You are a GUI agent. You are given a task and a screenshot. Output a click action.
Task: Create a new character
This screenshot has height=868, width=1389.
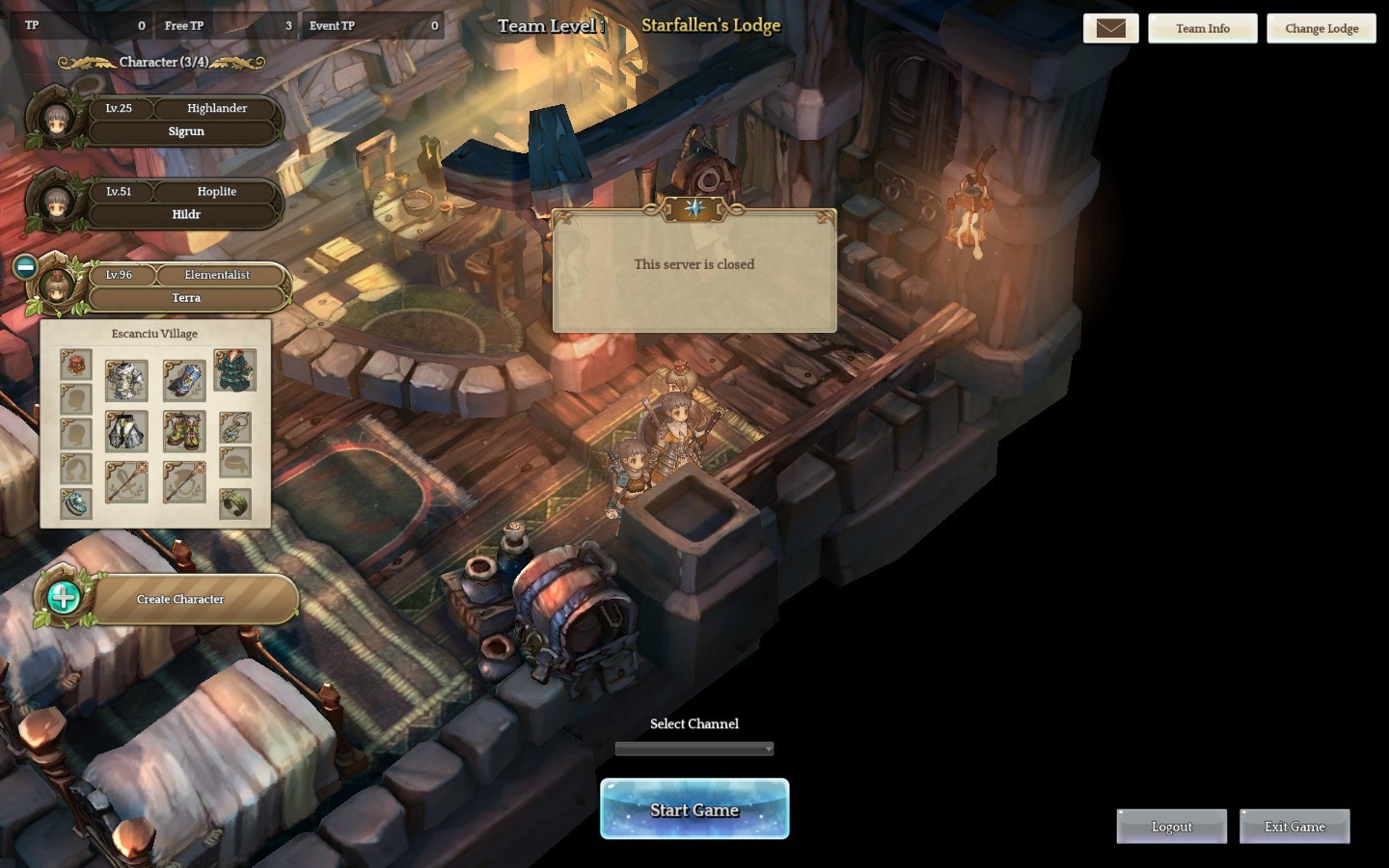pos(179,599)
